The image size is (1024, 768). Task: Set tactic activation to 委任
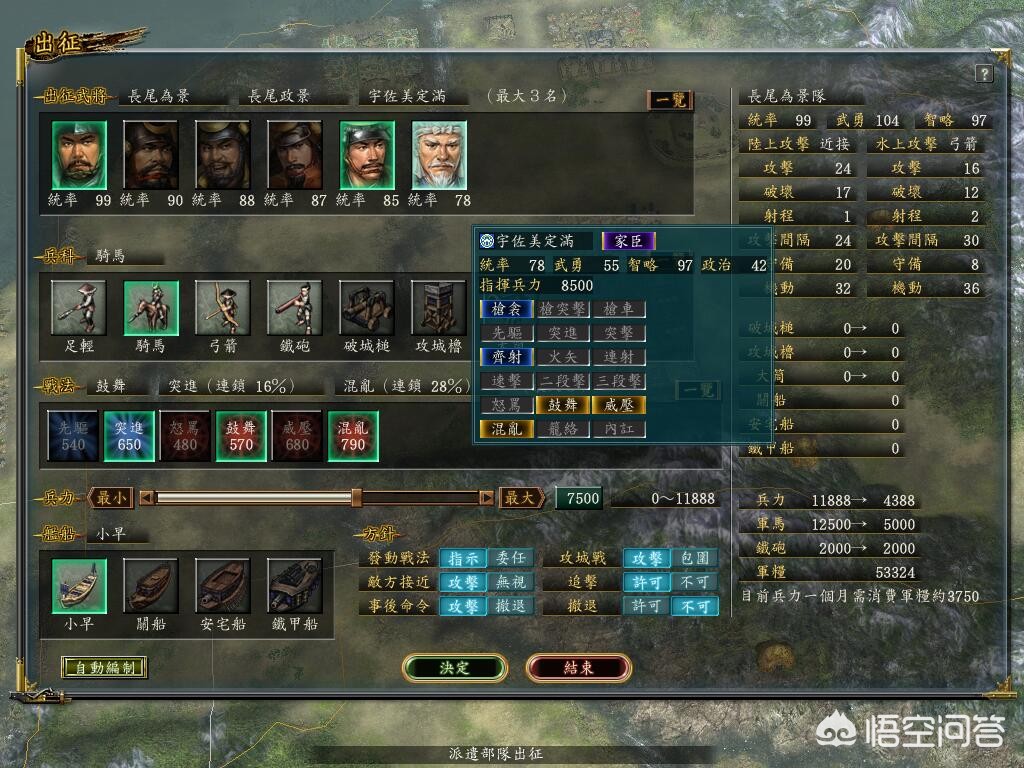tap(510, 558)
